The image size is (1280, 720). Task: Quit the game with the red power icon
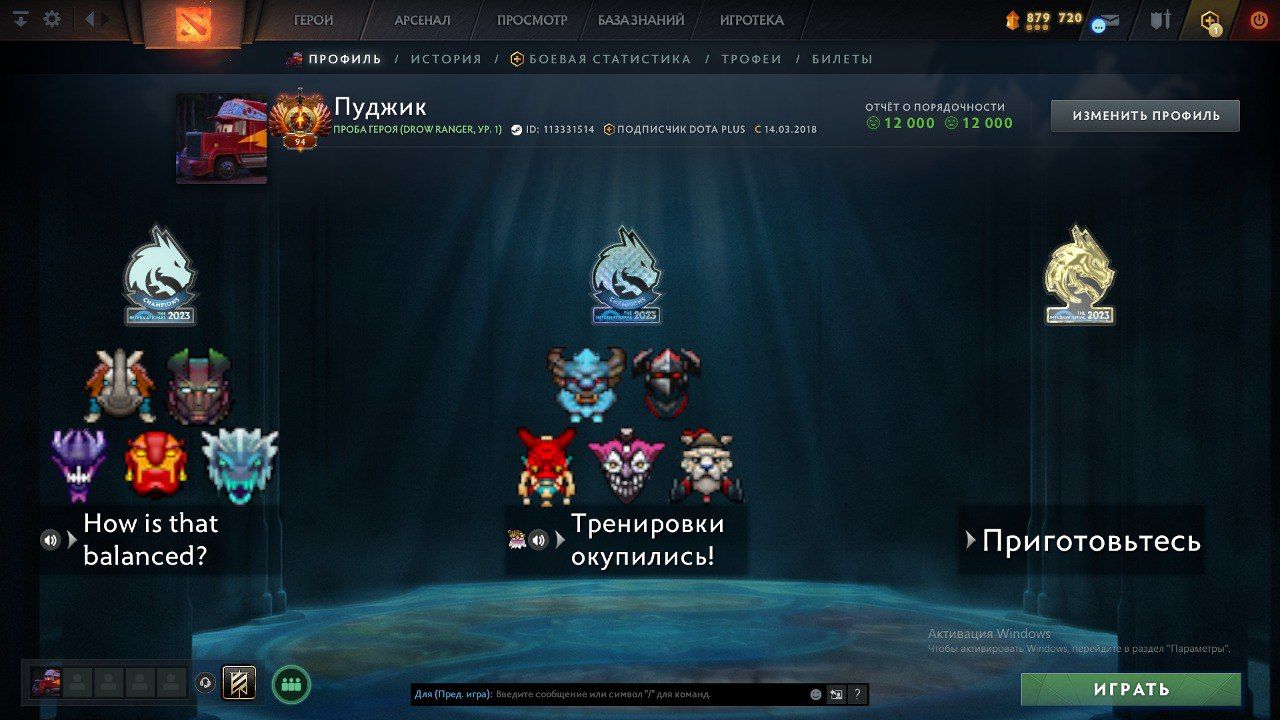(x=1258, y=20)
